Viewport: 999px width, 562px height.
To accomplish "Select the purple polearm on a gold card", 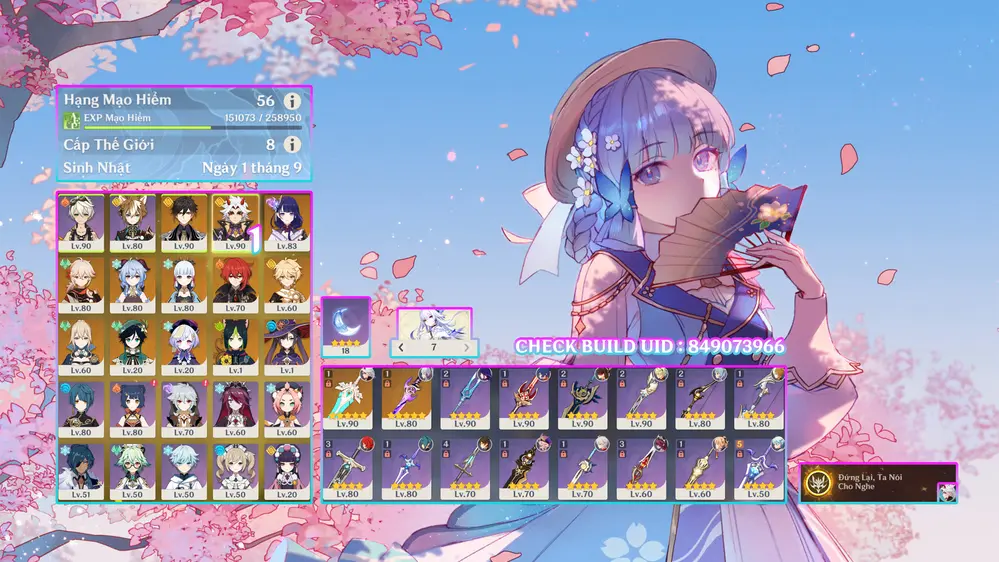I will [407, 402].
